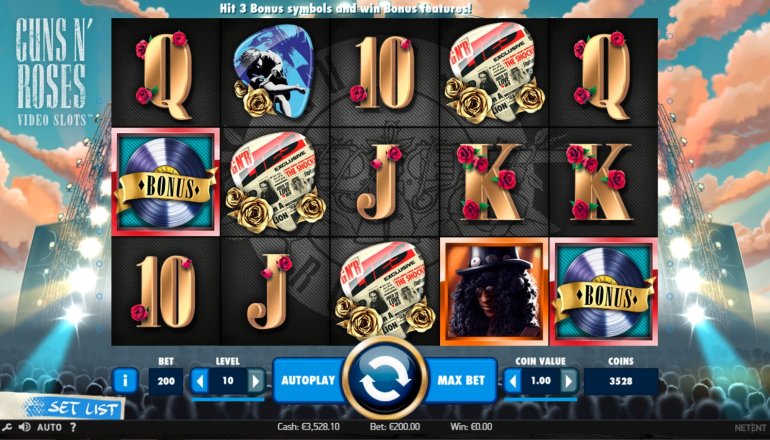Toggle the sound speaker icon
This screenshot has width=770, height=440.
(23, 428)
